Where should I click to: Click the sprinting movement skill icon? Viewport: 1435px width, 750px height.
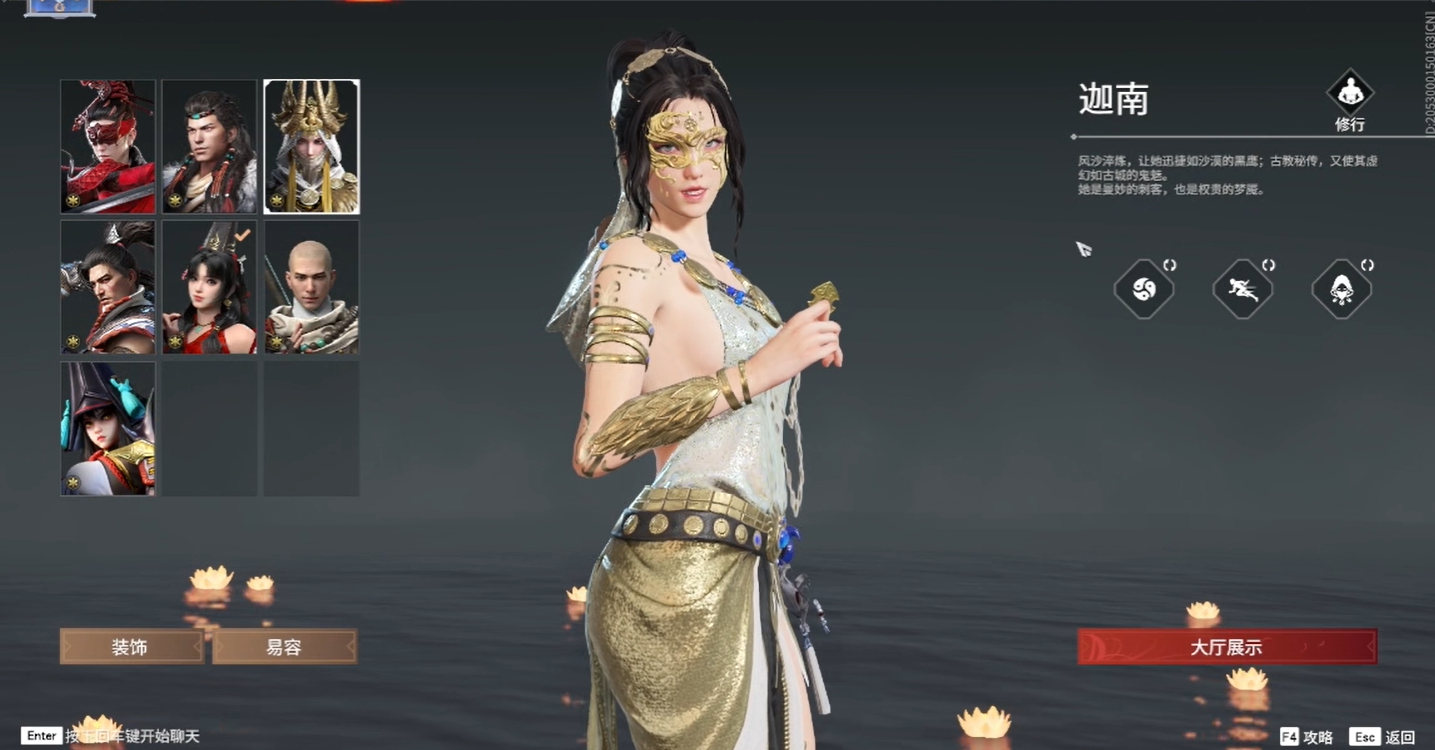click(1242, 288)
